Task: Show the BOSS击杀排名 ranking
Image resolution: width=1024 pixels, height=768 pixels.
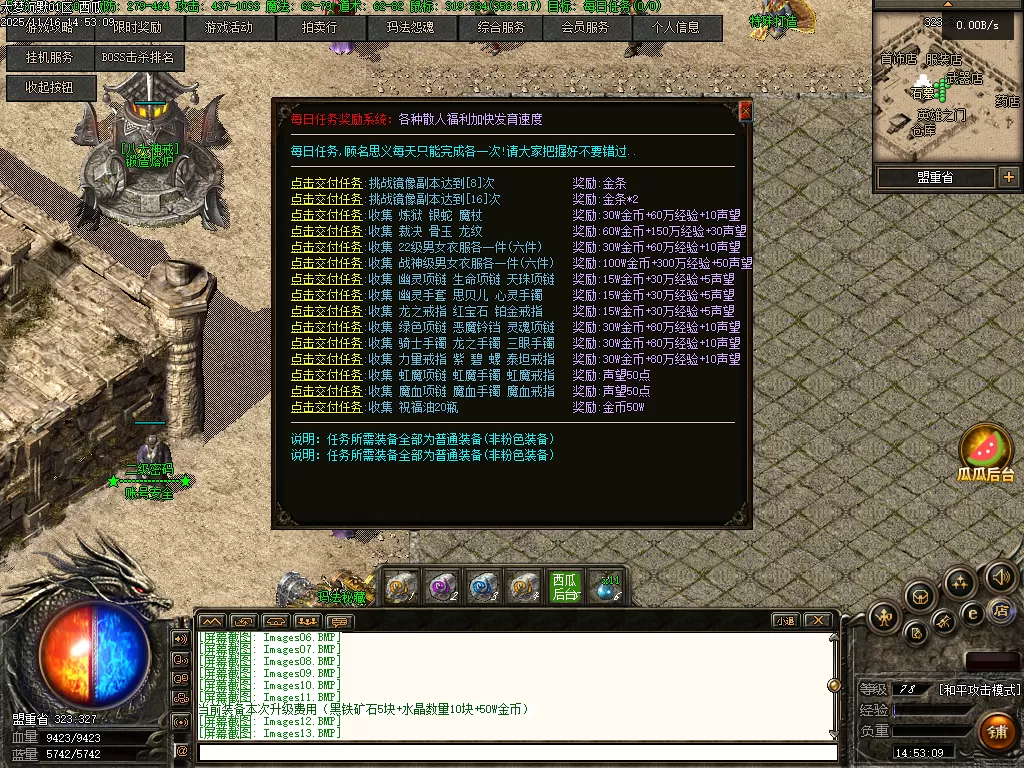Action: (x=137, y=58)
